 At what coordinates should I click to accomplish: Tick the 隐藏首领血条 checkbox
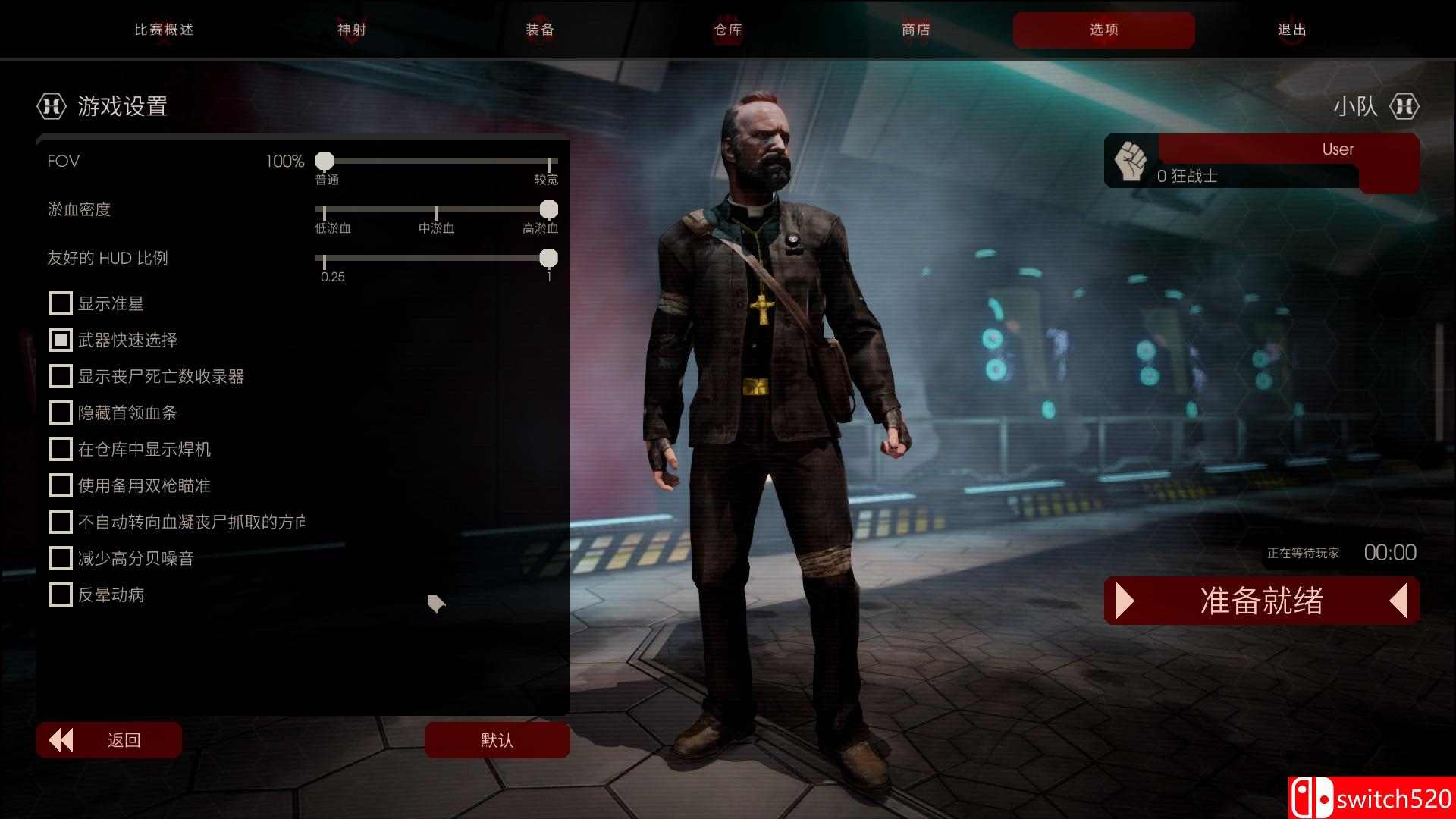coord(61,413)
